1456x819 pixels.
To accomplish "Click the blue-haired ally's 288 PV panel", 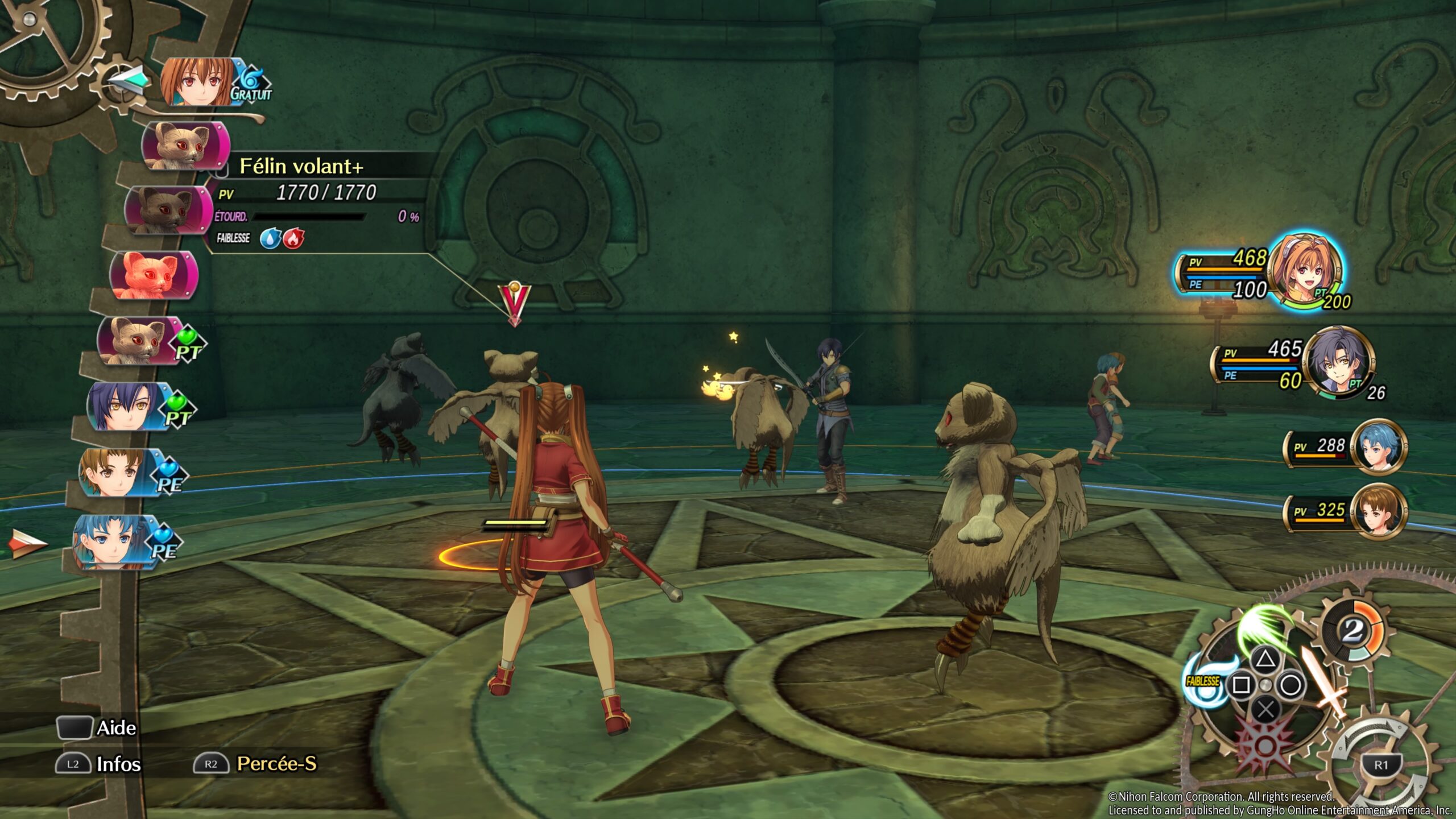I will click(x=1345, y=447).
